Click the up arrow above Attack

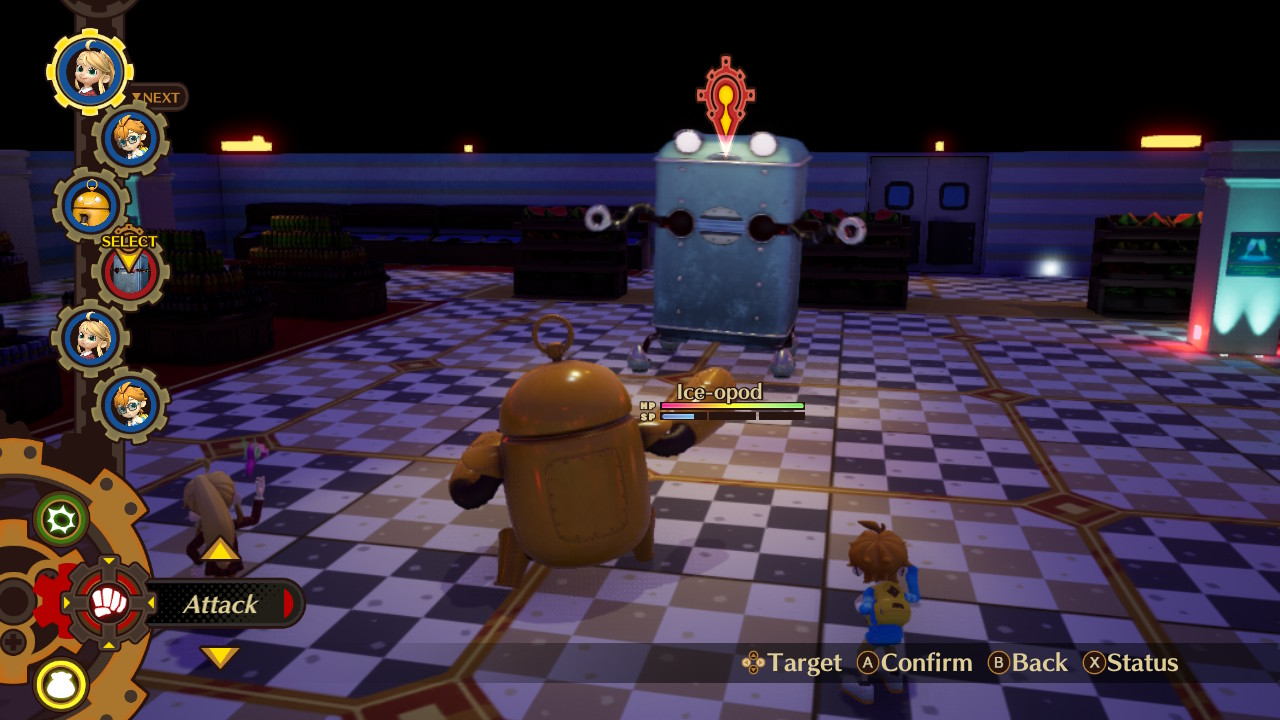tap(220, 549)
